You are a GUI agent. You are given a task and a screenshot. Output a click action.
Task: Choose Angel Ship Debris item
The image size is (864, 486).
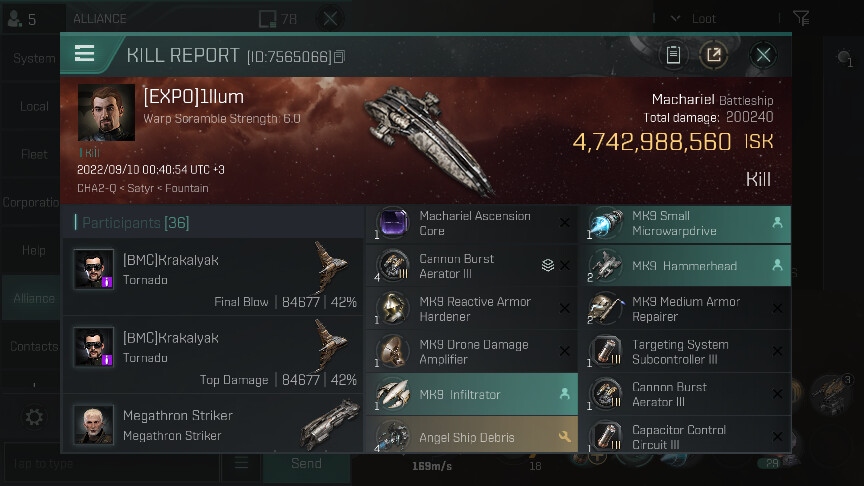click(x=470, y=437)
